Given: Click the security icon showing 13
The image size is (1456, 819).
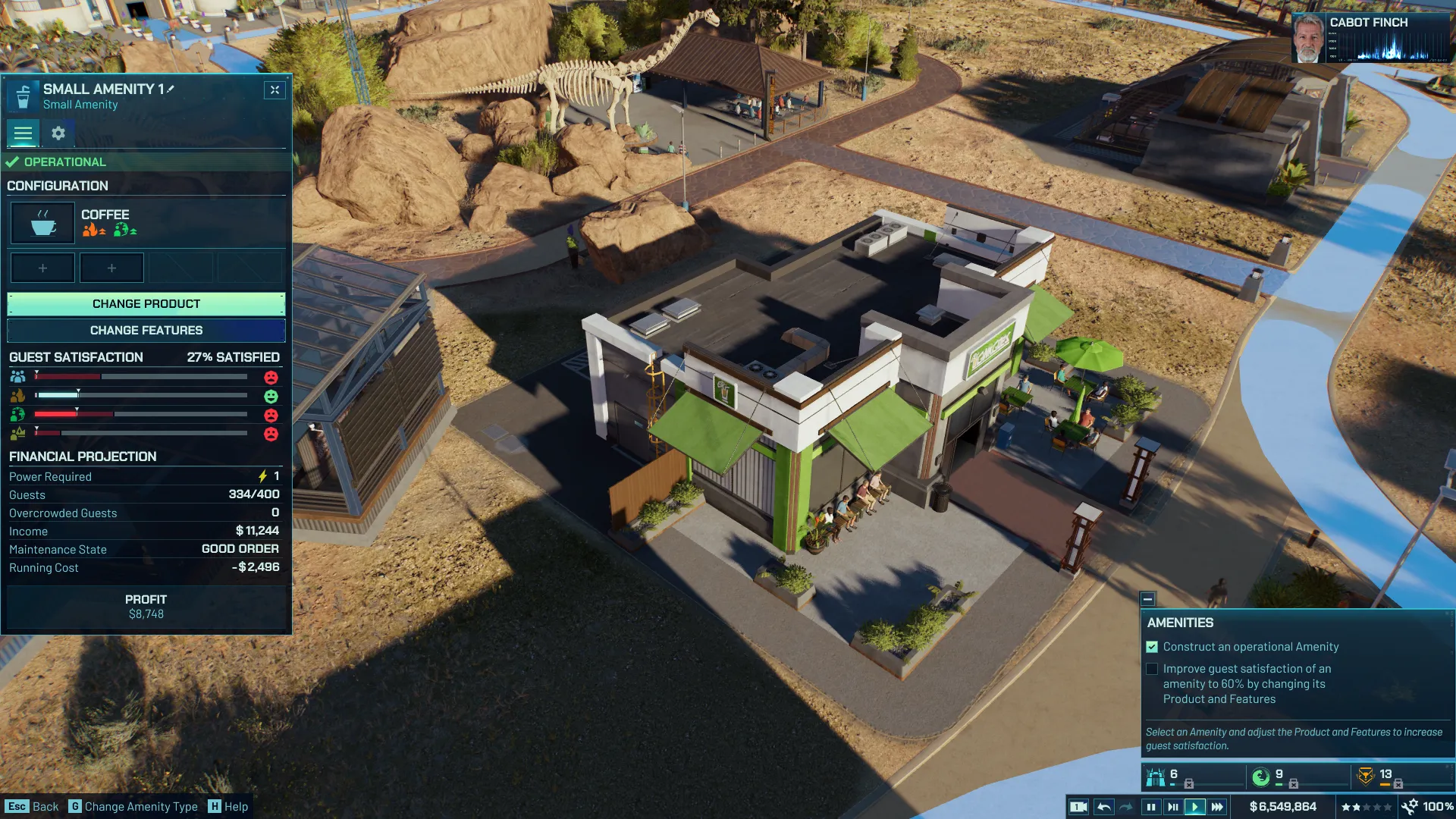Looking at the screenshot, I should [1366, 775].
